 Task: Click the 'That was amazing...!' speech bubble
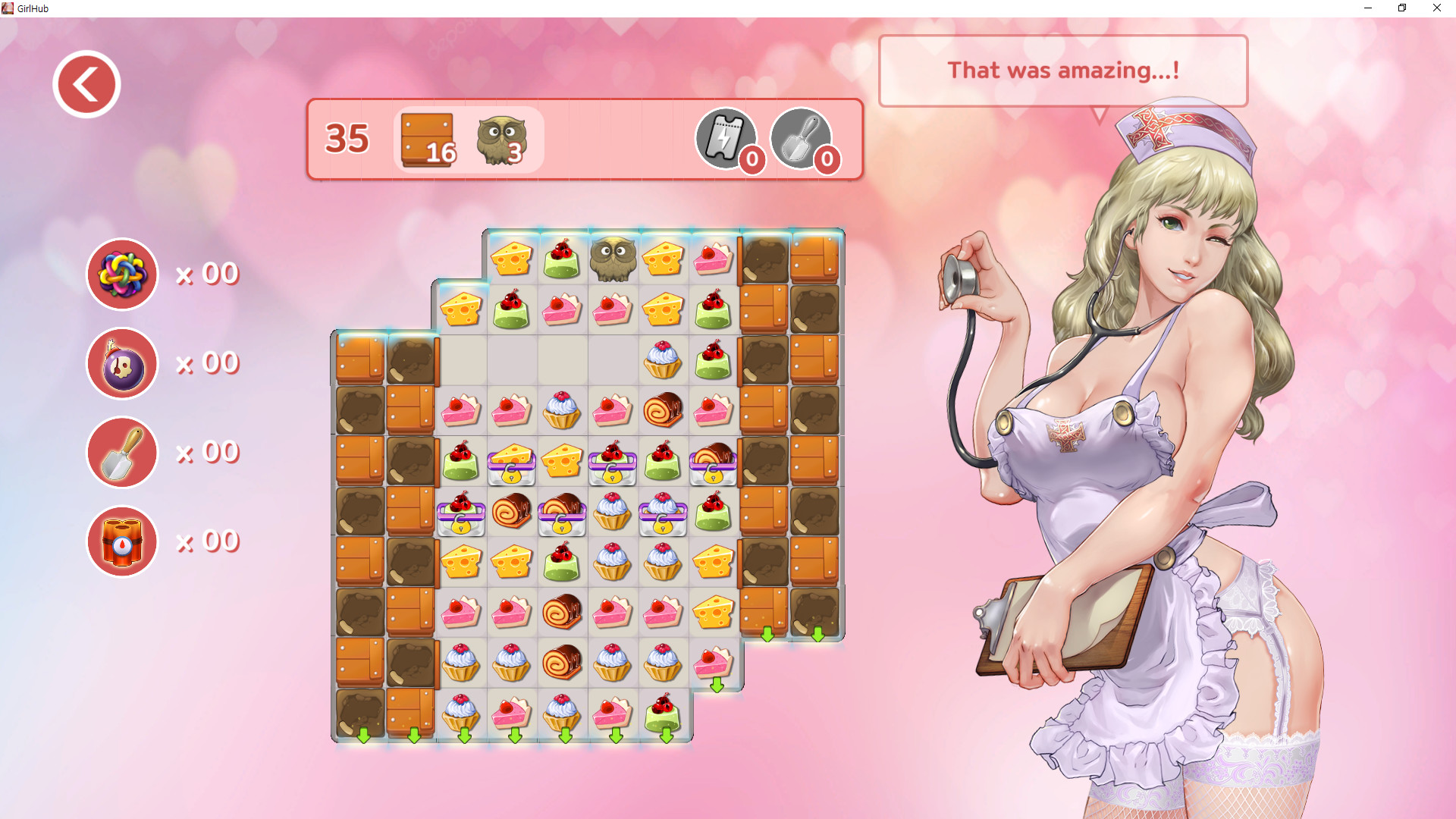[1064, 71]
